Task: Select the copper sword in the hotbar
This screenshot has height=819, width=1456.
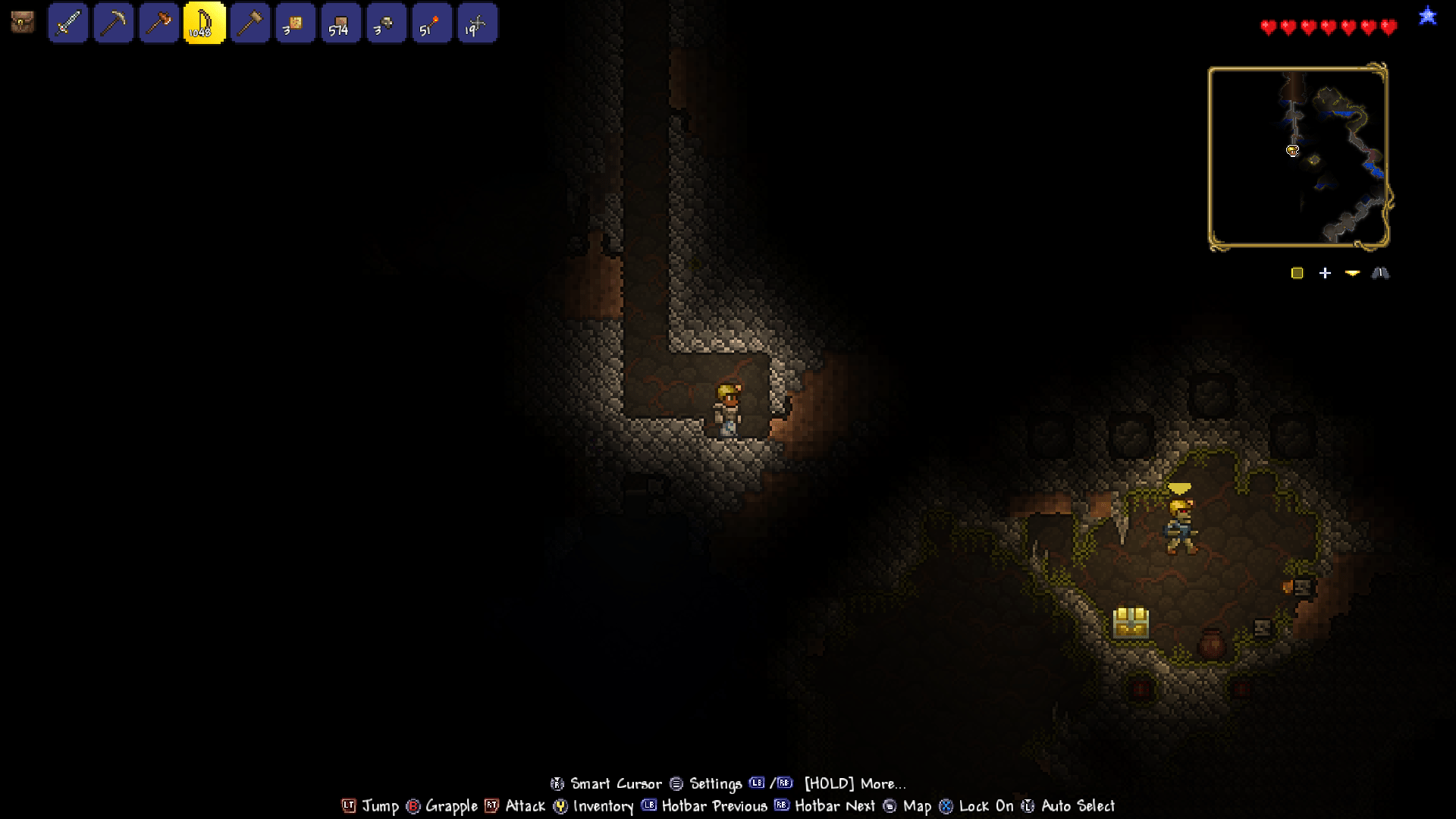Action: coord(68,24)
